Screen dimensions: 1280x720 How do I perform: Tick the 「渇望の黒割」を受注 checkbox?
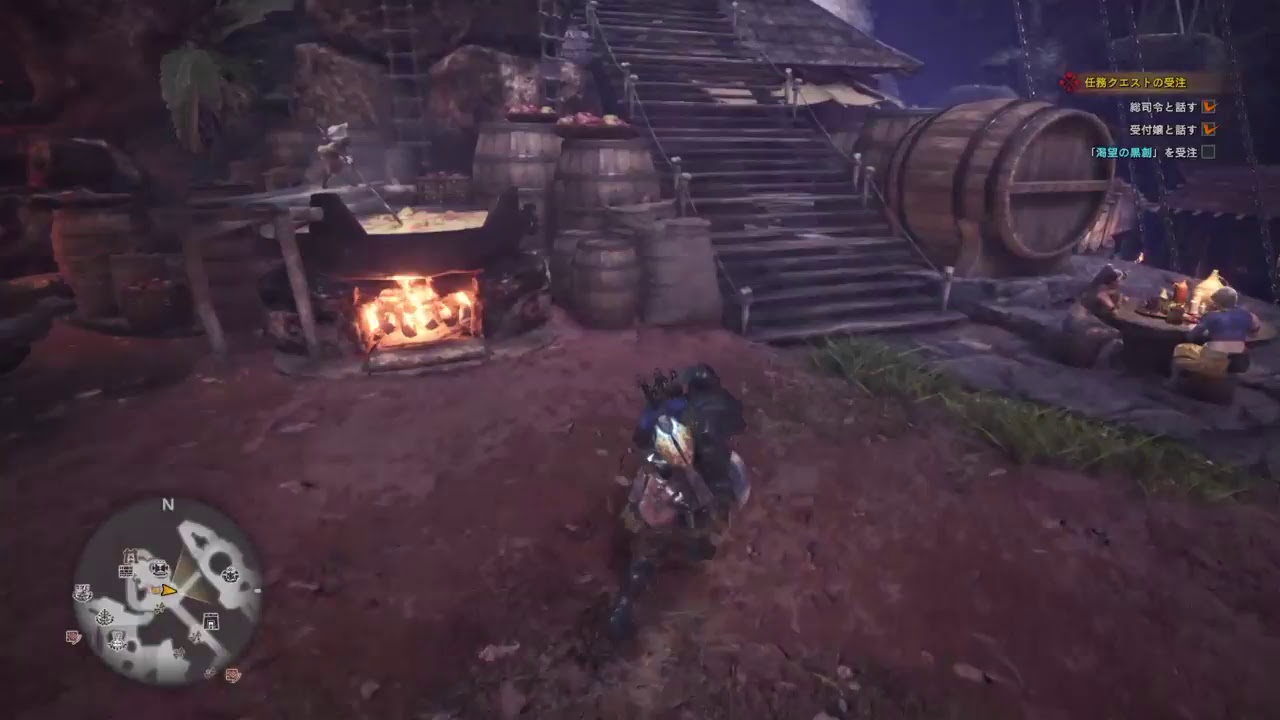point(1208,153)
